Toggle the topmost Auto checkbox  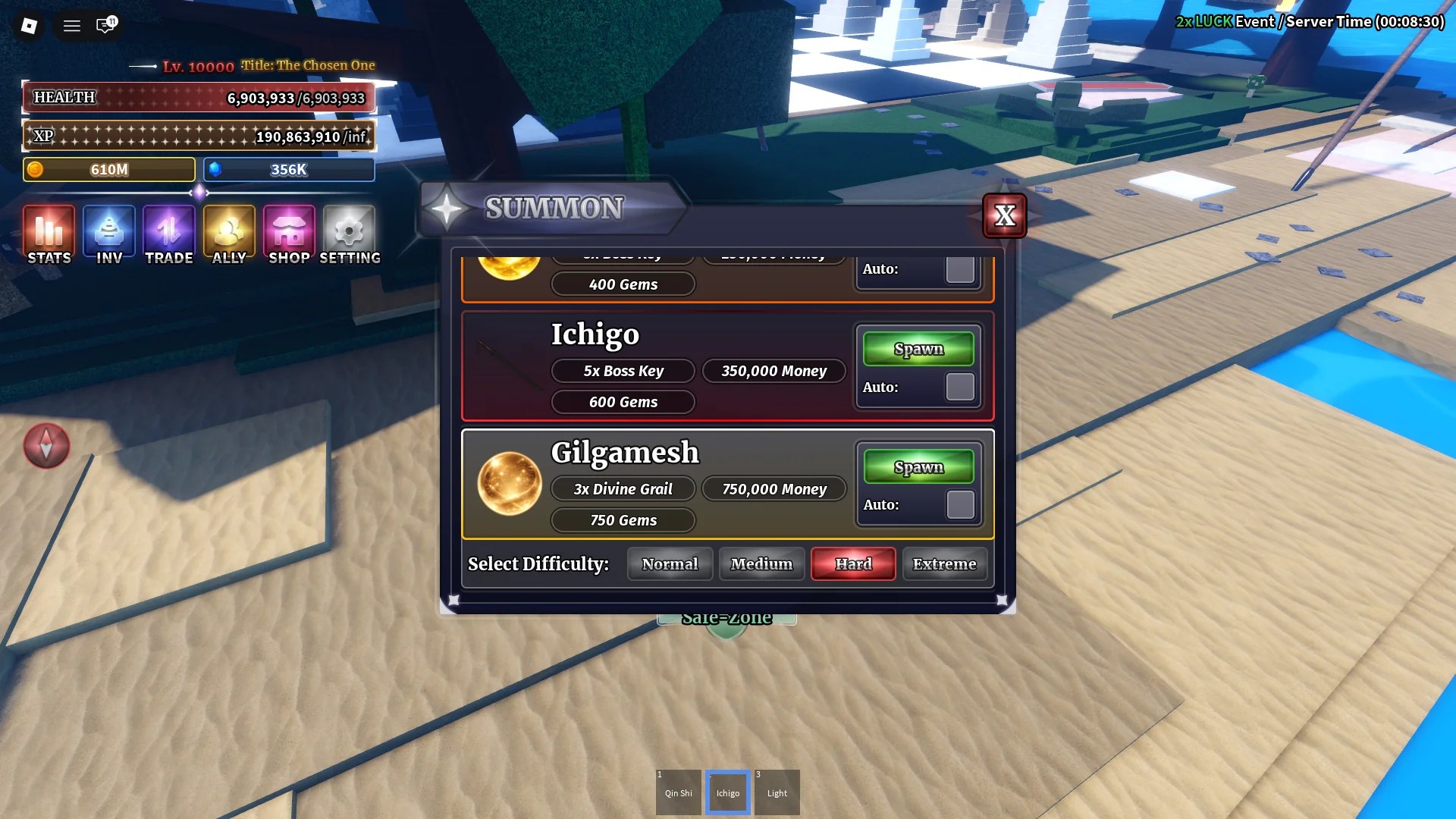(959, 268)
